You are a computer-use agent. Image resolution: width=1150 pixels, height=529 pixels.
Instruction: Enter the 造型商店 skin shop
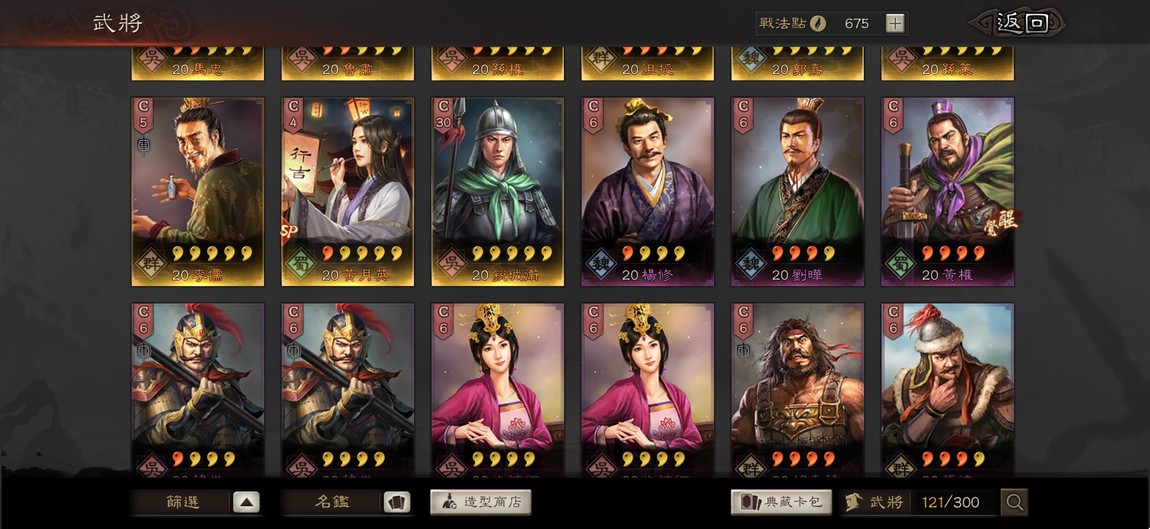[x=480, y=502]
